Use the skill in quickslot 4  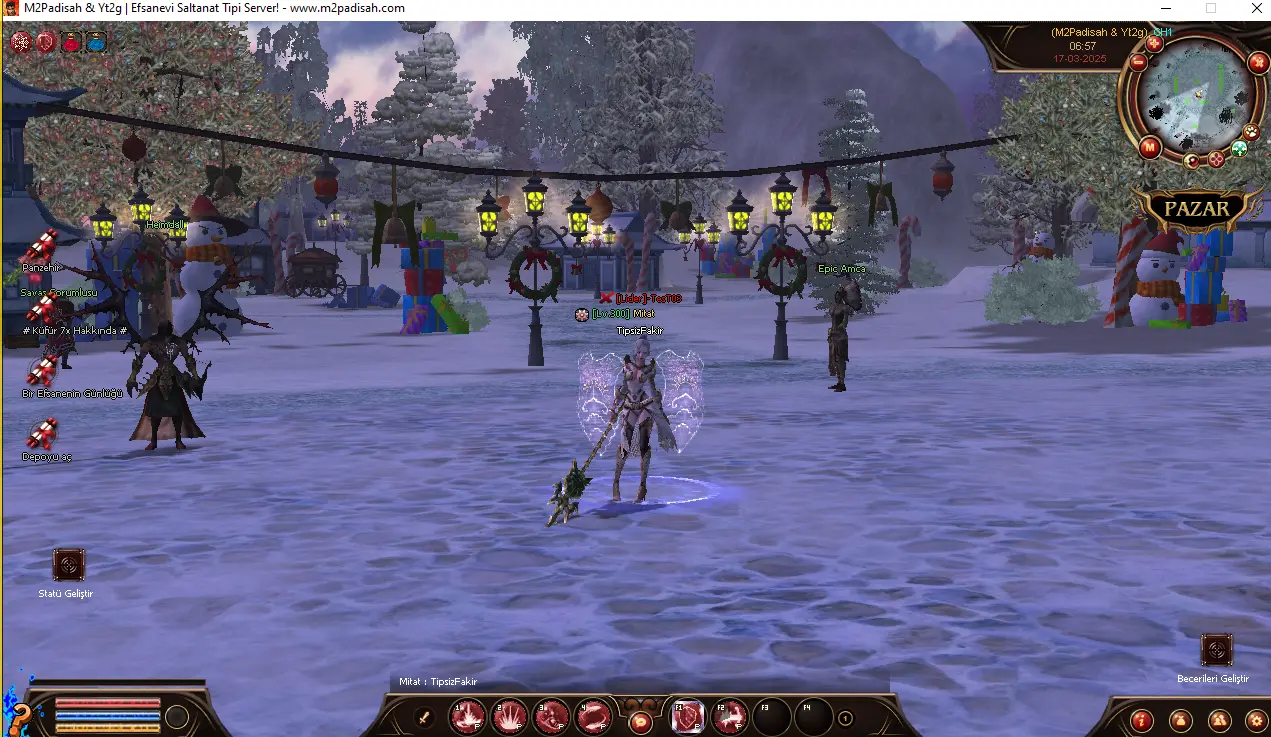(x=594, y=716)
